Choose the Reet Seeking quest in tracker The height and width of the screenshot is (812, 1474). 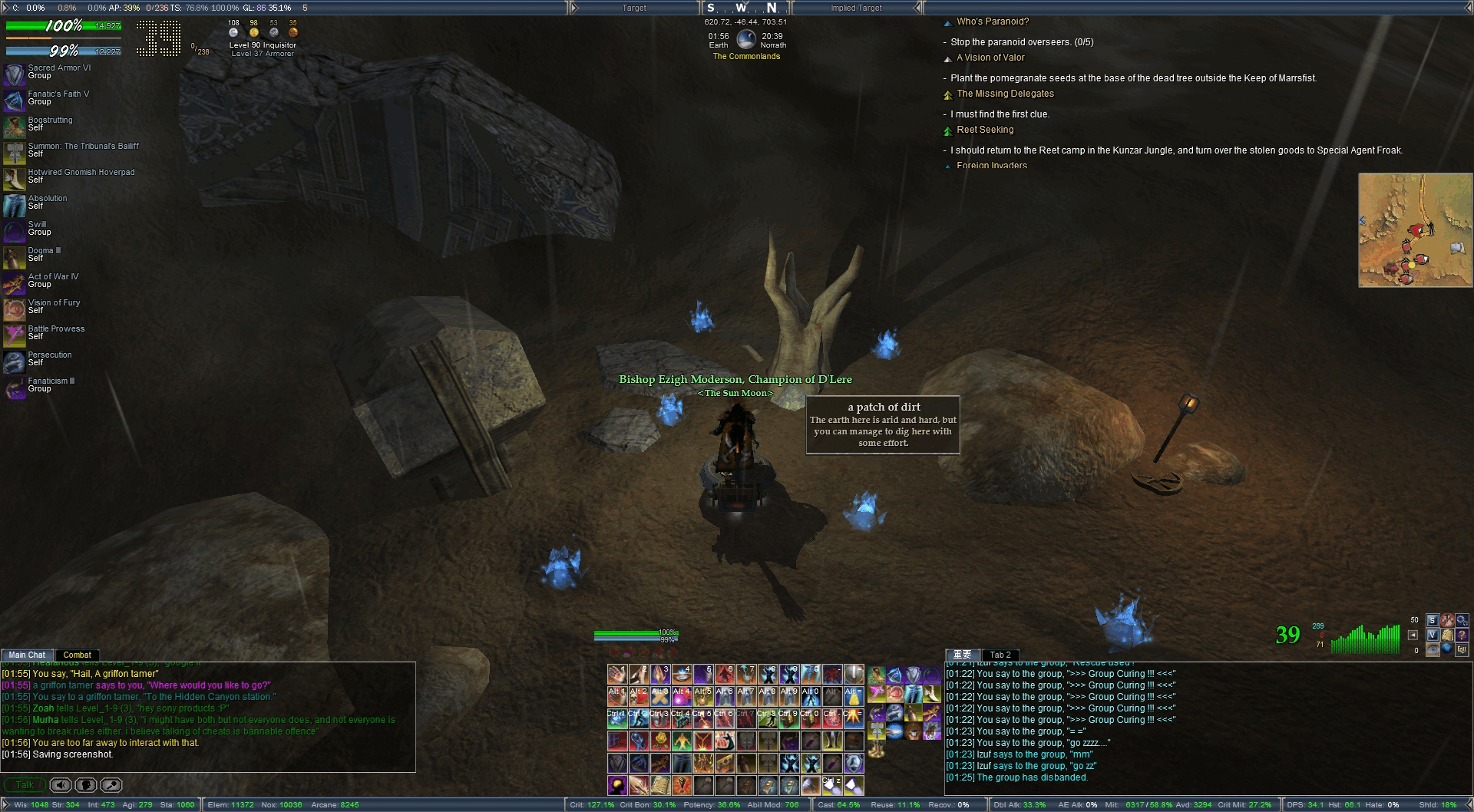pos(985,130)
